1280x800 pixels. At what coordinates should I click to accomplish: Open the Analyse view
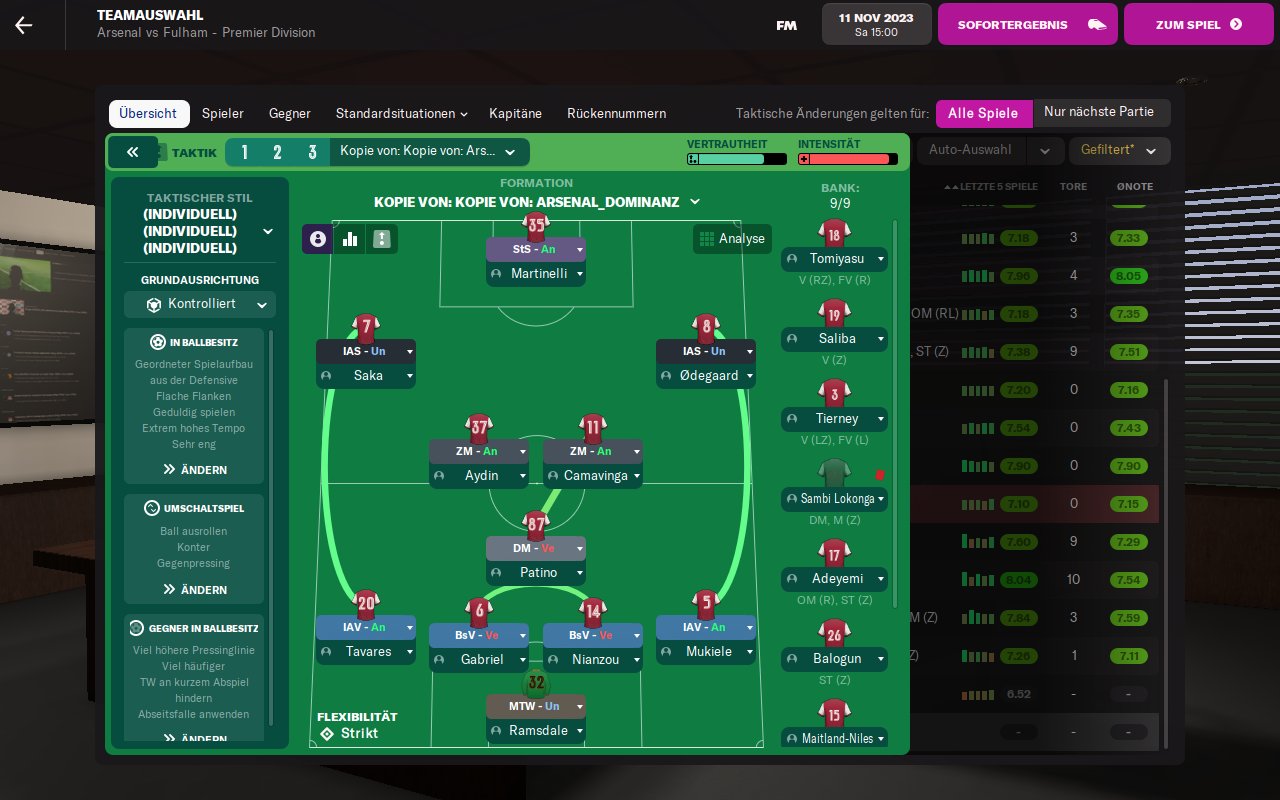pos(732,239)
